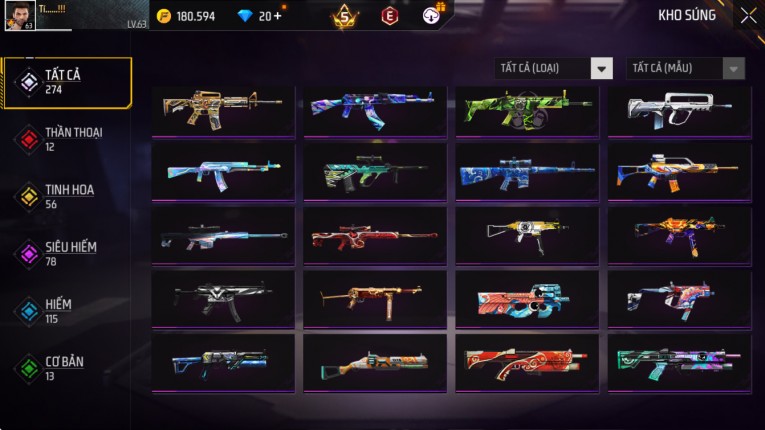Open the Tất Cả (Loại) type dropdown

pos(554,68)
